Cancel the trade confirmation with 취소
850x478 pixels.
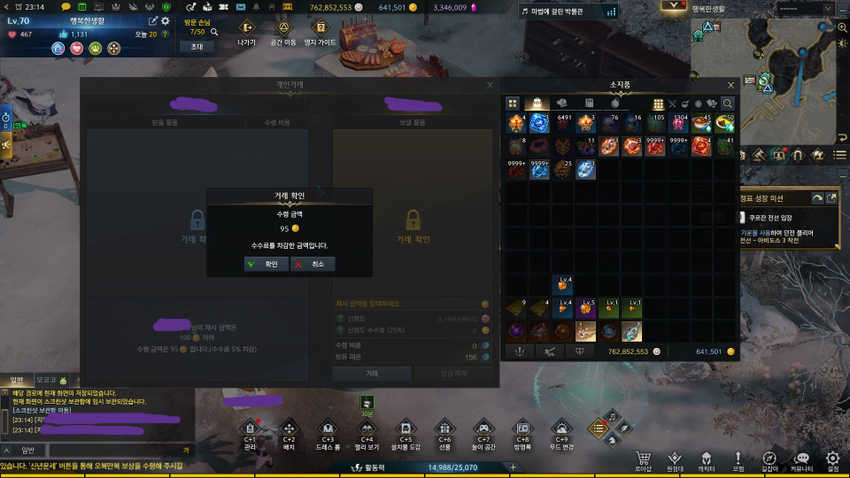pyautogui.click(x=312, y=264)
